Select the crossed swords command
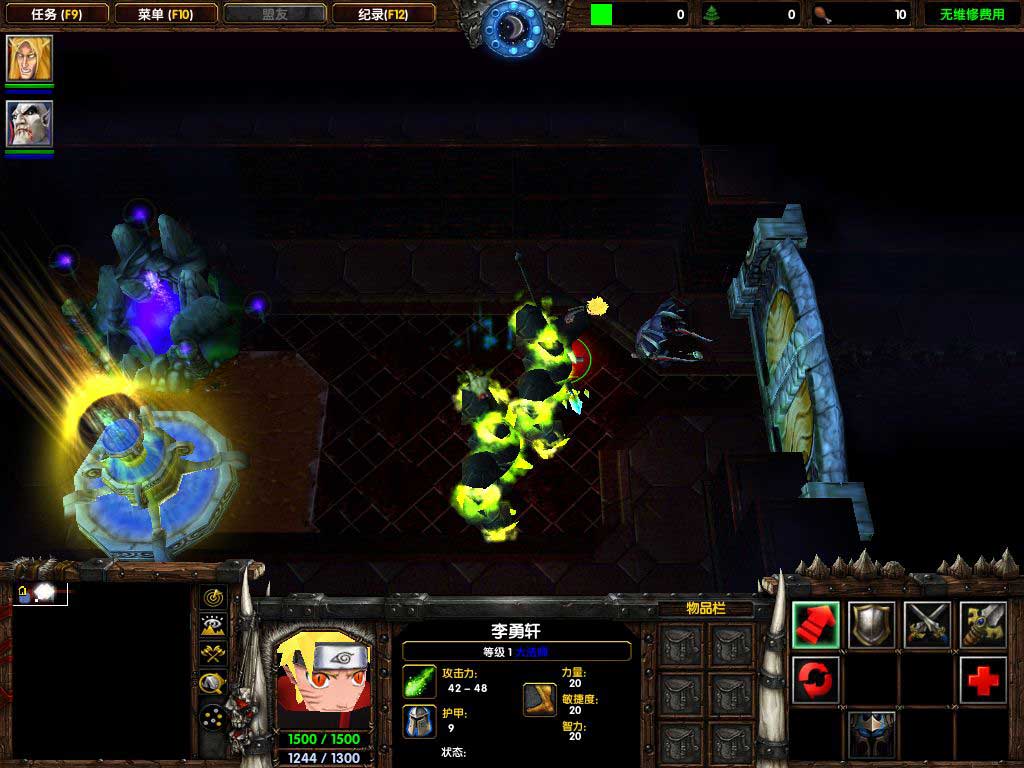Screen dimensions: 1024x768 coord(927,624)
